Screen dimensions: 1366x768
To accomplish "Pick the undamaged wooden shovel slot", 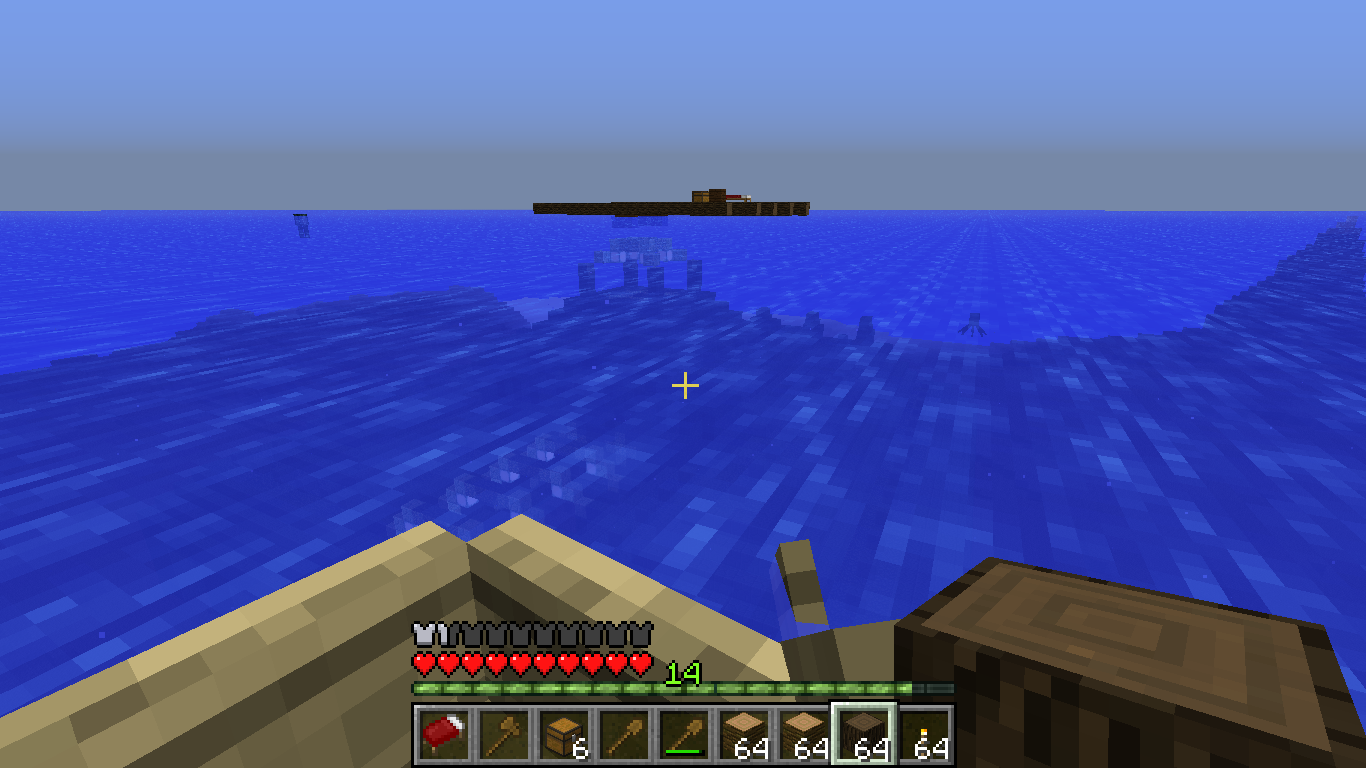I will [623, 736].
